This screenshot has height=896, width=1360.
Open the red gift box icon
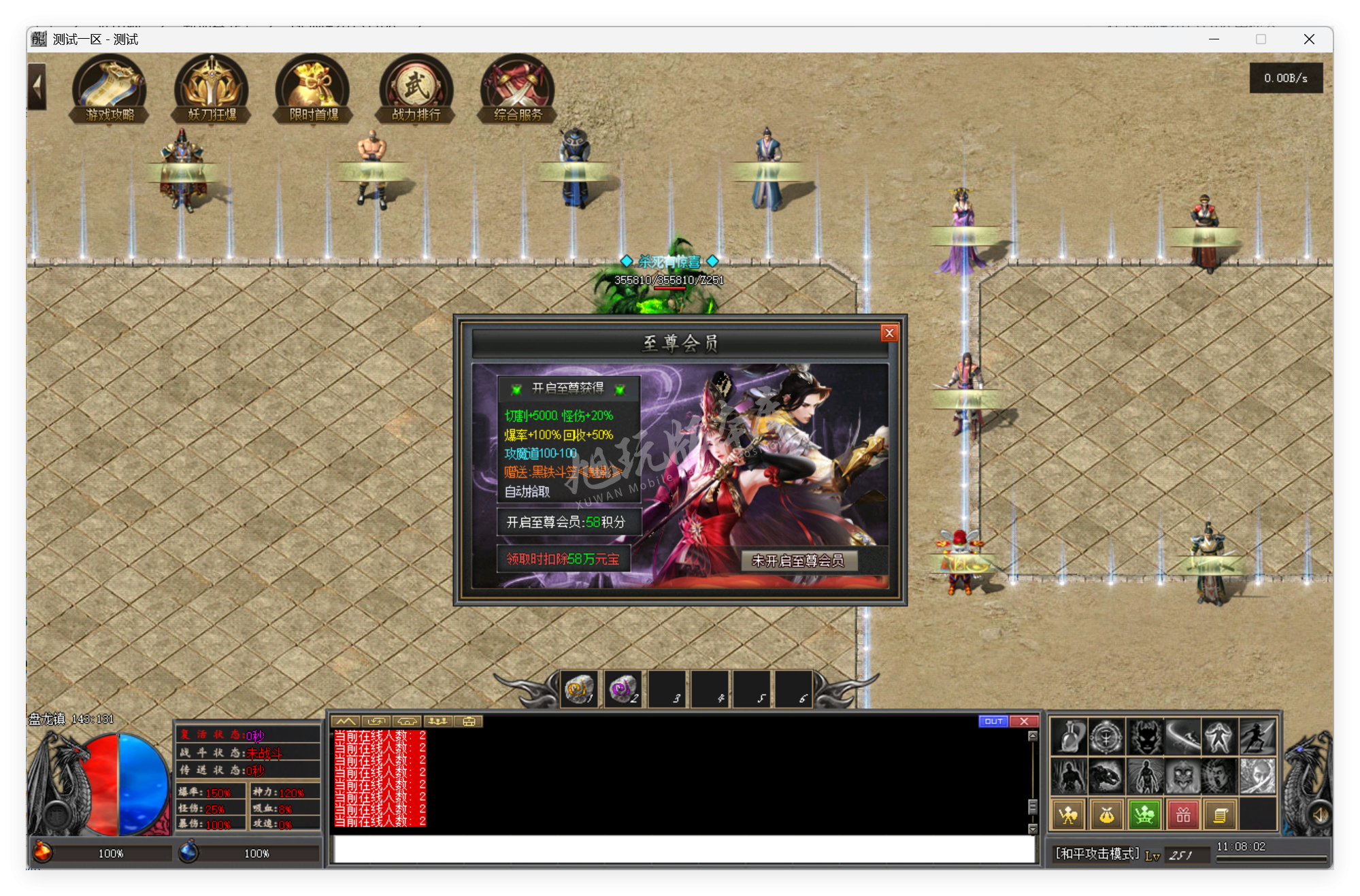pyautogui.click(x=1182, y=813)
